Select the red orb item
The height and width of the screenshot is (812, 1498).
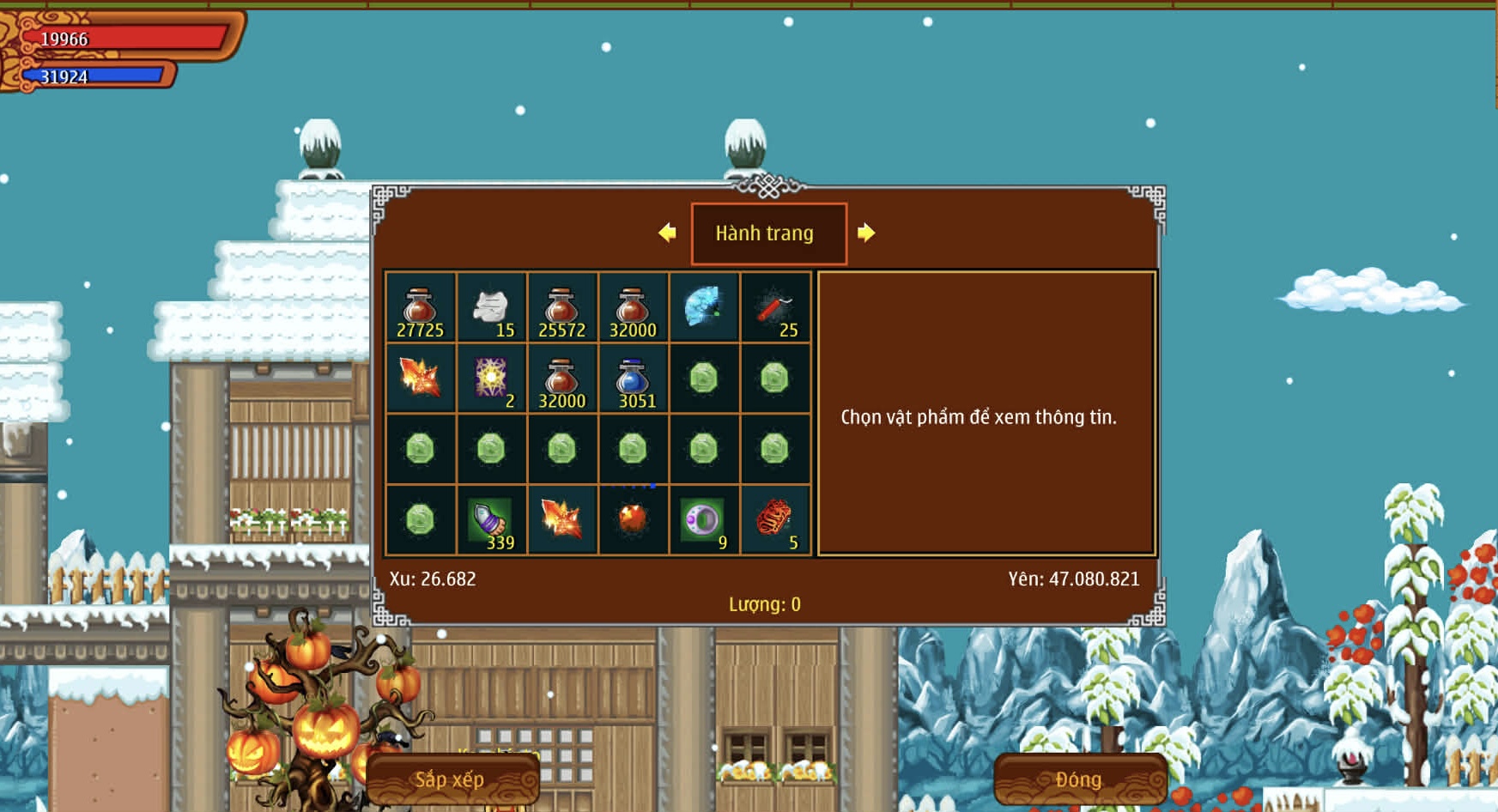pyautogui.click(x=633, y=520)
